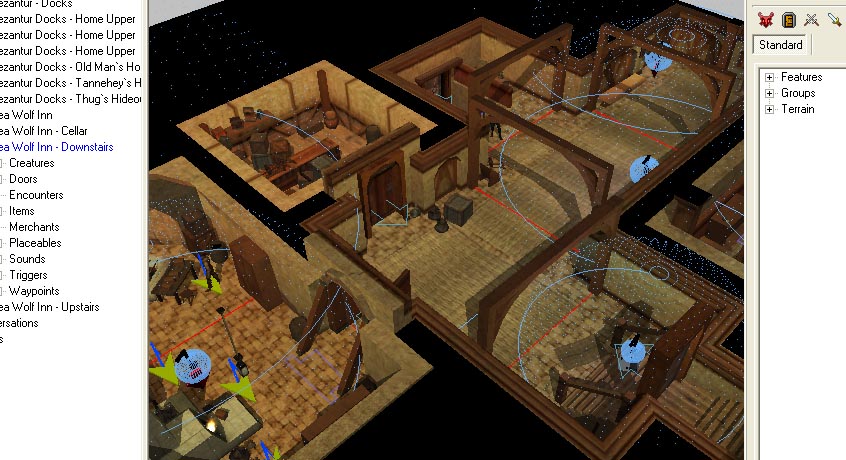Select the Sea Wolf Inn - Upstairs area

pos(50,307)
